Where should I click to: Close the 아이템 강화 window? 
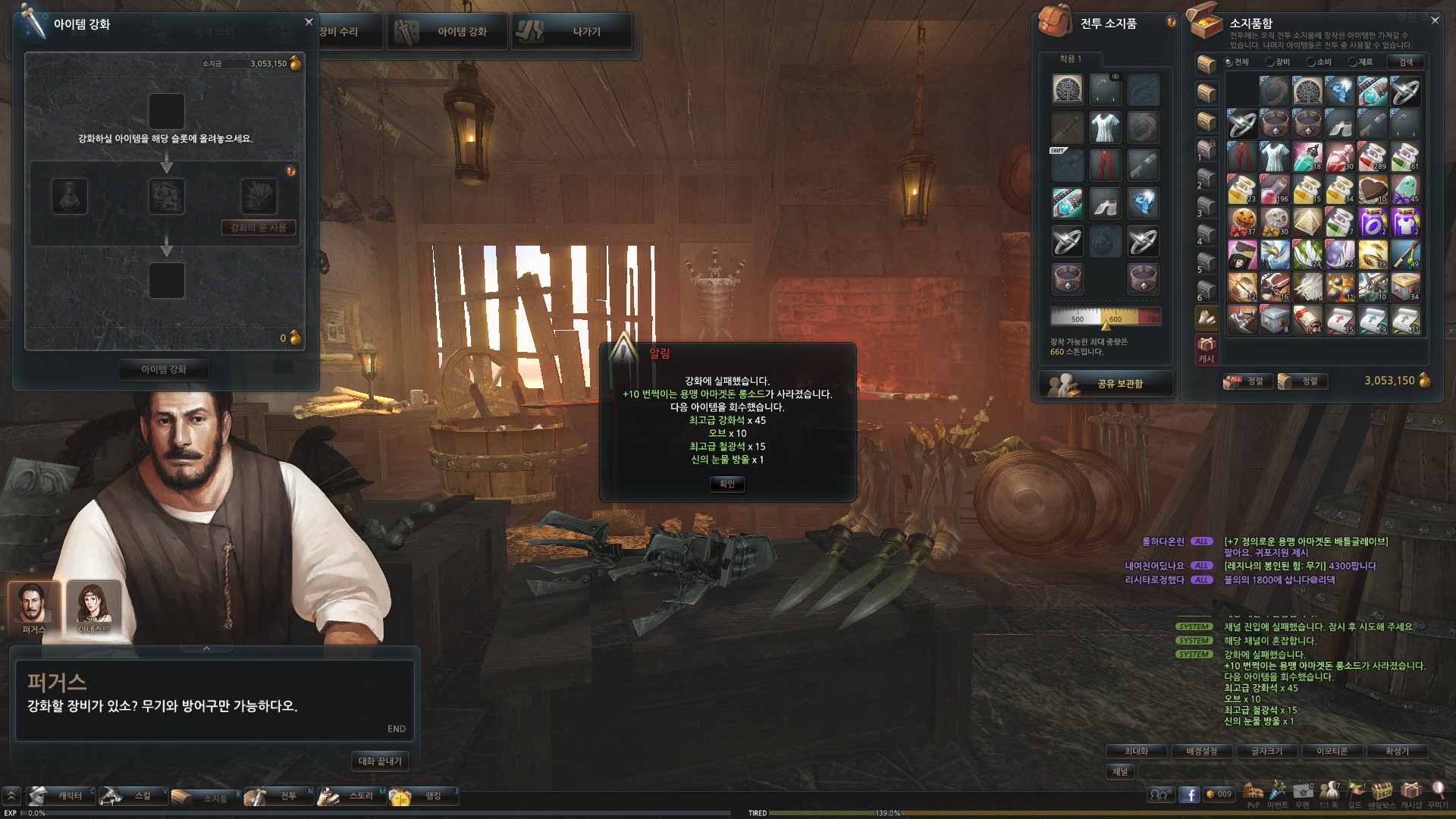(x=309, y=22)
